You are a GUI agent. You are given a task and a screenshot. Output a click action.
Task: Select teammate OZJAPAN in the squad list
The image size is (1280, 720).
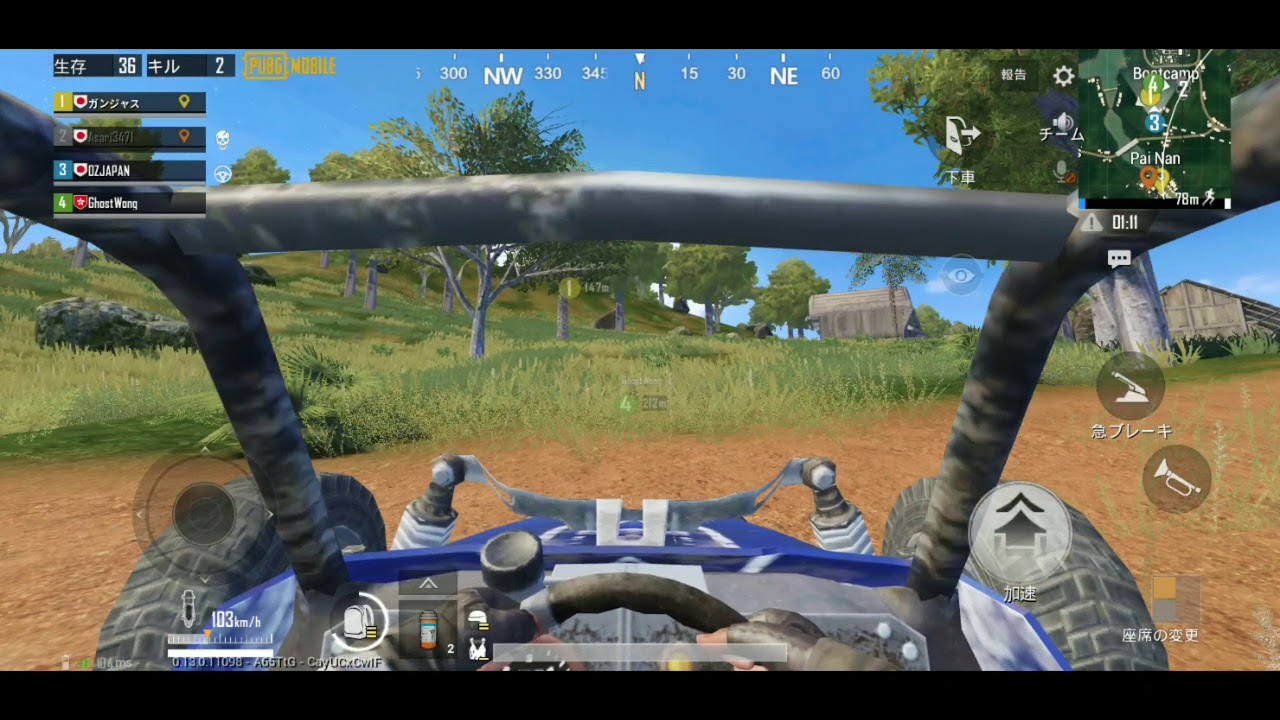coord(128,170)
